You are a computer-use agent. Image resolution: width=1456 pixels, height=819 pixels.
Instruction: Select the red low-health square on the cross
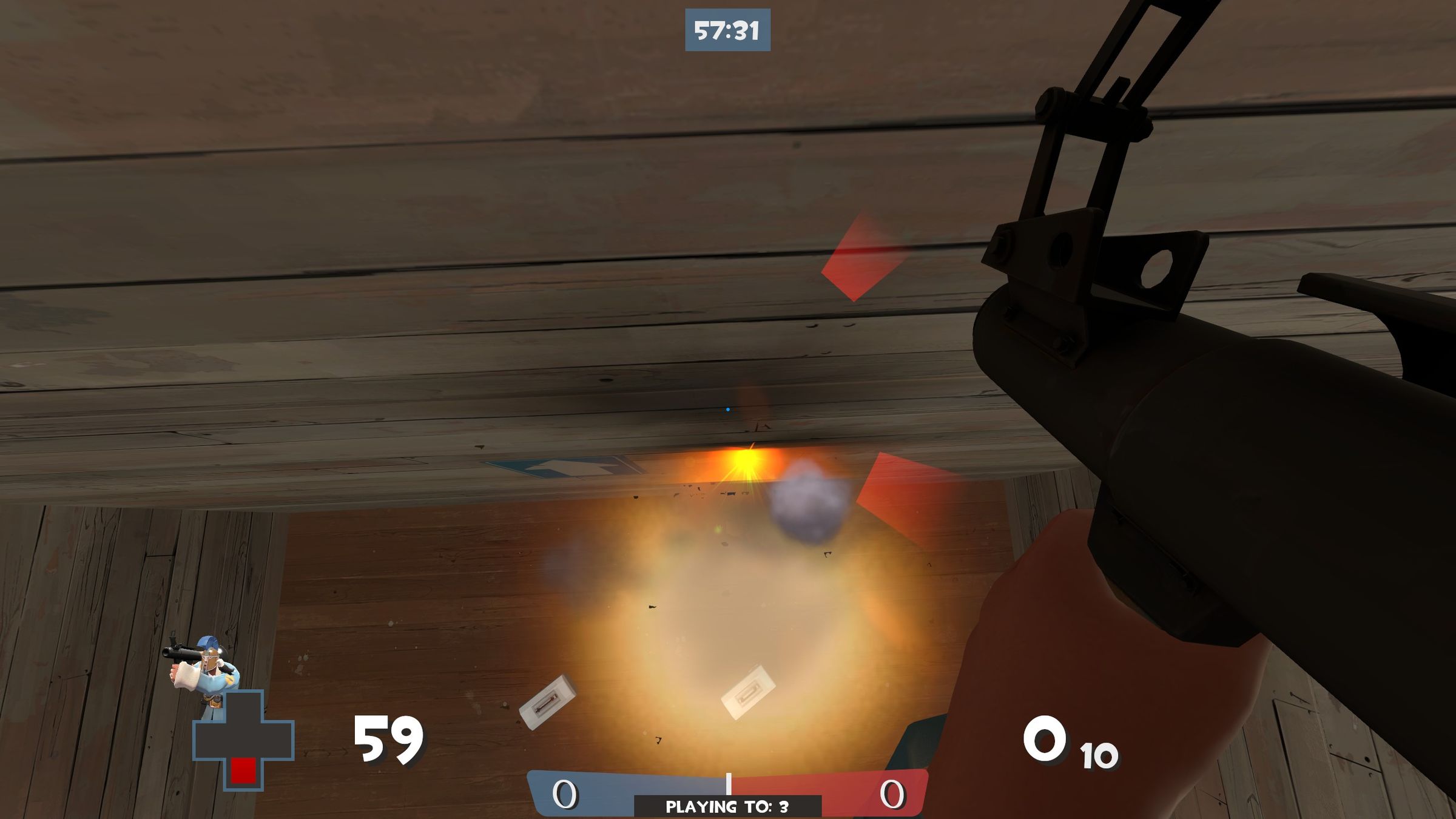[x=244, y=769]
